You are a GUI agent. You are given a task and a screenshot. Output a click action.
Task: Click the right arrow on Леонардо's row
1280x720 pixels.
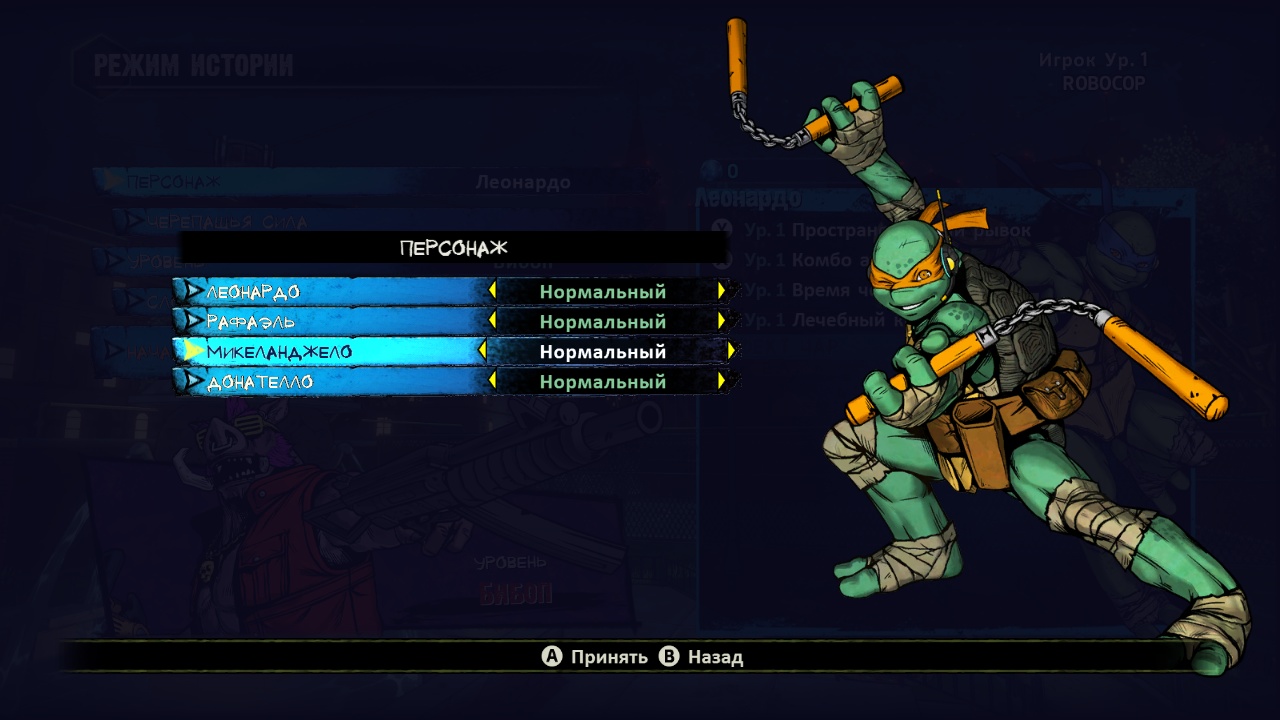[x=722, y=292]
